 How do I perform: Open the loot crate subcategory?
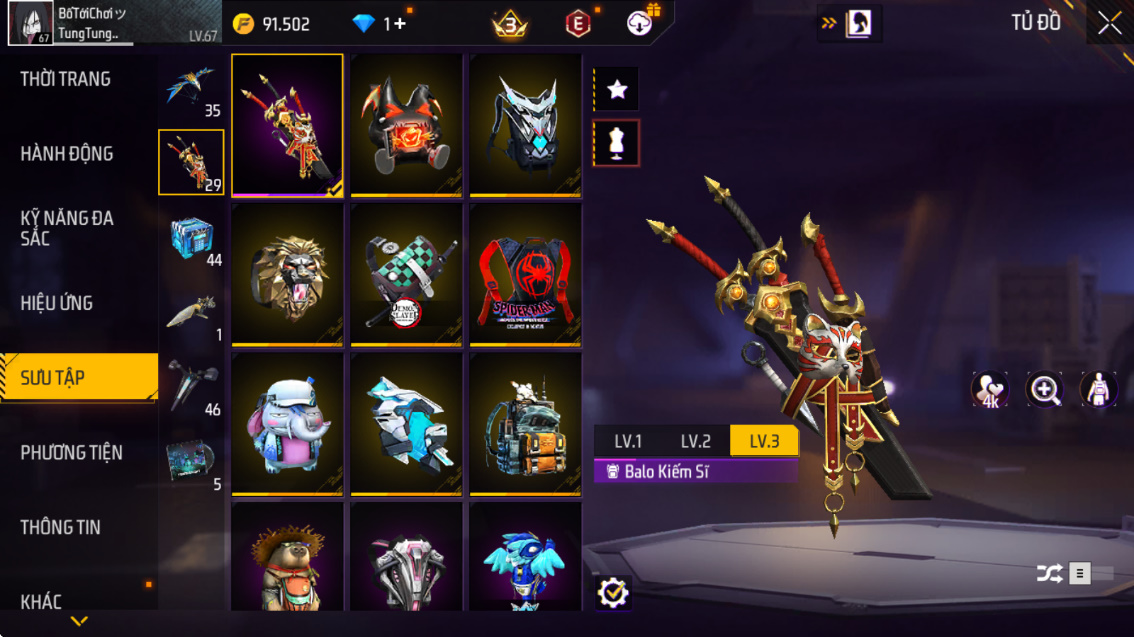pos(191,239)
